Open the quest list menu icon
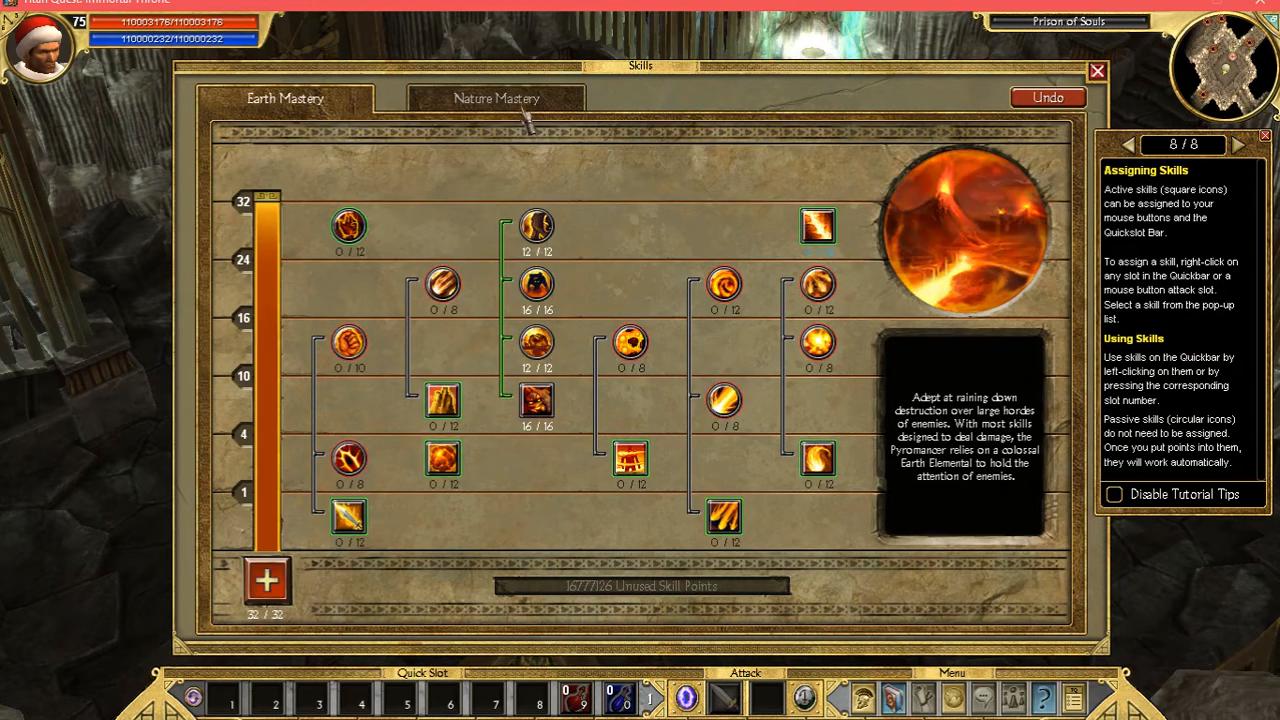The width and height of the screenshot is (1280, 720). (x=1073, y=697)
